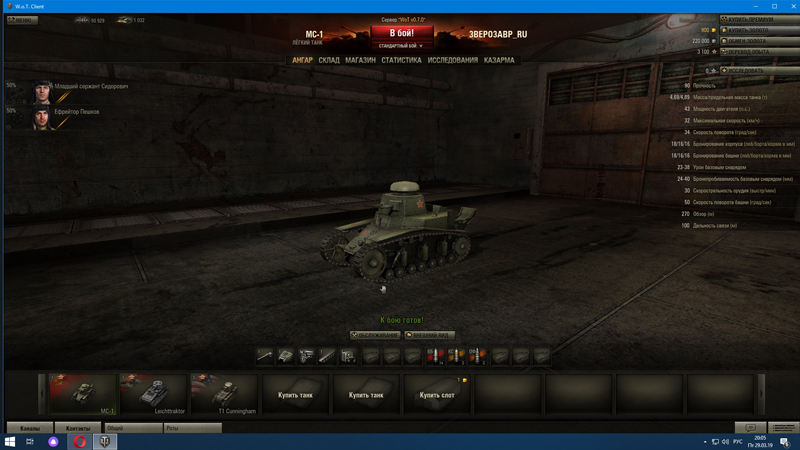The width and height of the screenshot is (800, 450).
Task: Open the Статистика tab
Action: [401, 60]
